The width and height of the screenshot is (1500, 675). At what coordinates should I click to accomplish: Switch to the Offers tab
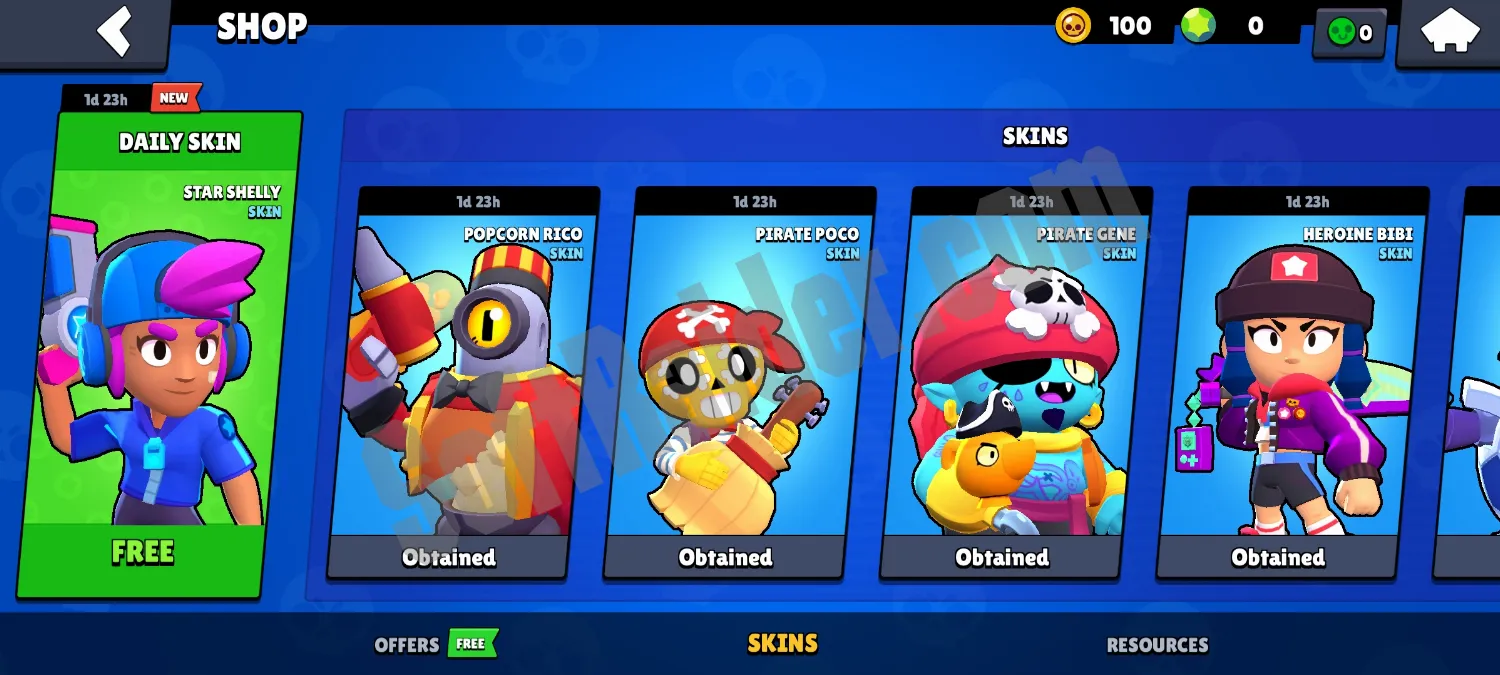click(x=407, y=645)
